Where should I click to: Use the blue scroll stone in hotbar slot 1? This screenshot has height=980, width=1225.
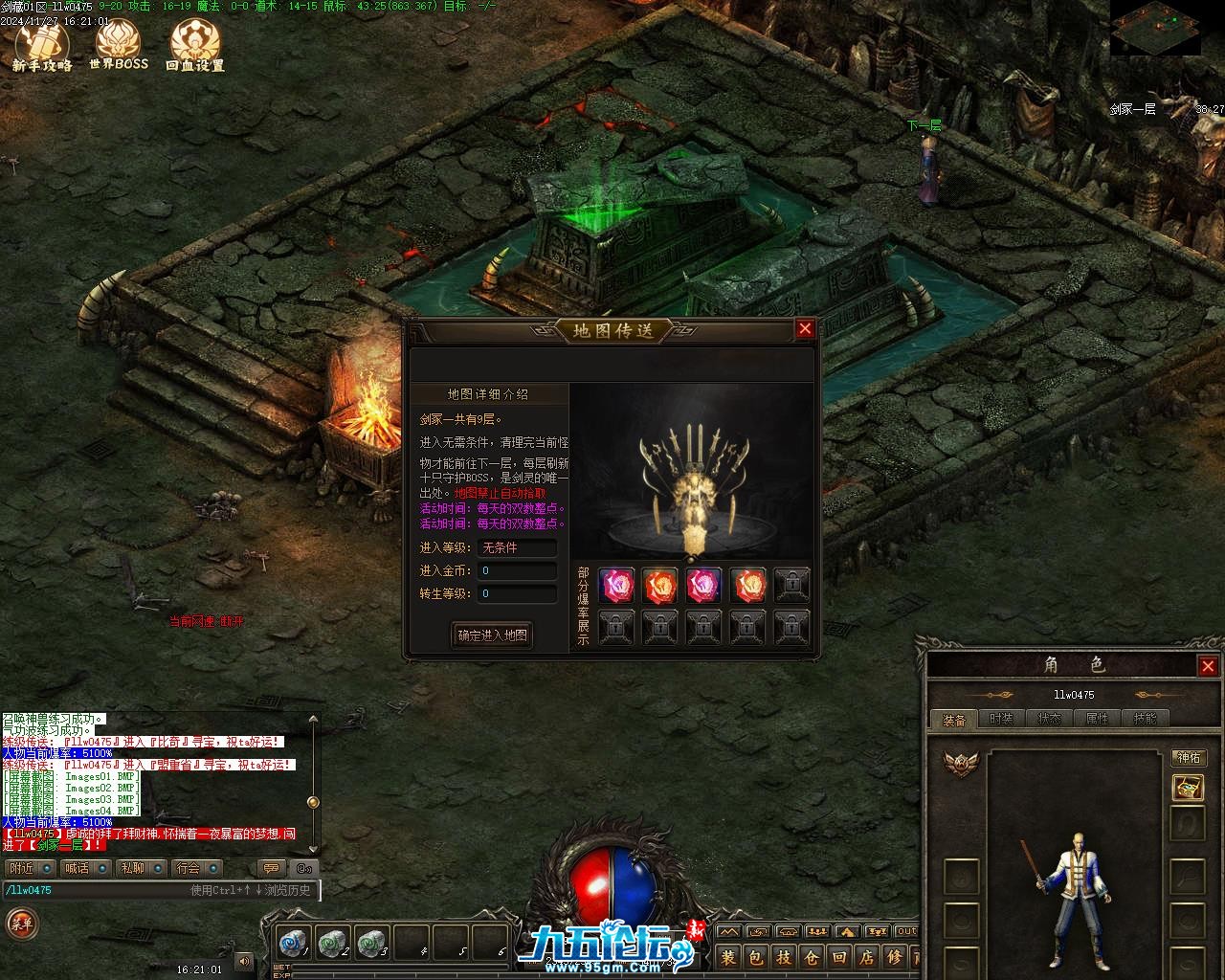click(x=292, y=943)
